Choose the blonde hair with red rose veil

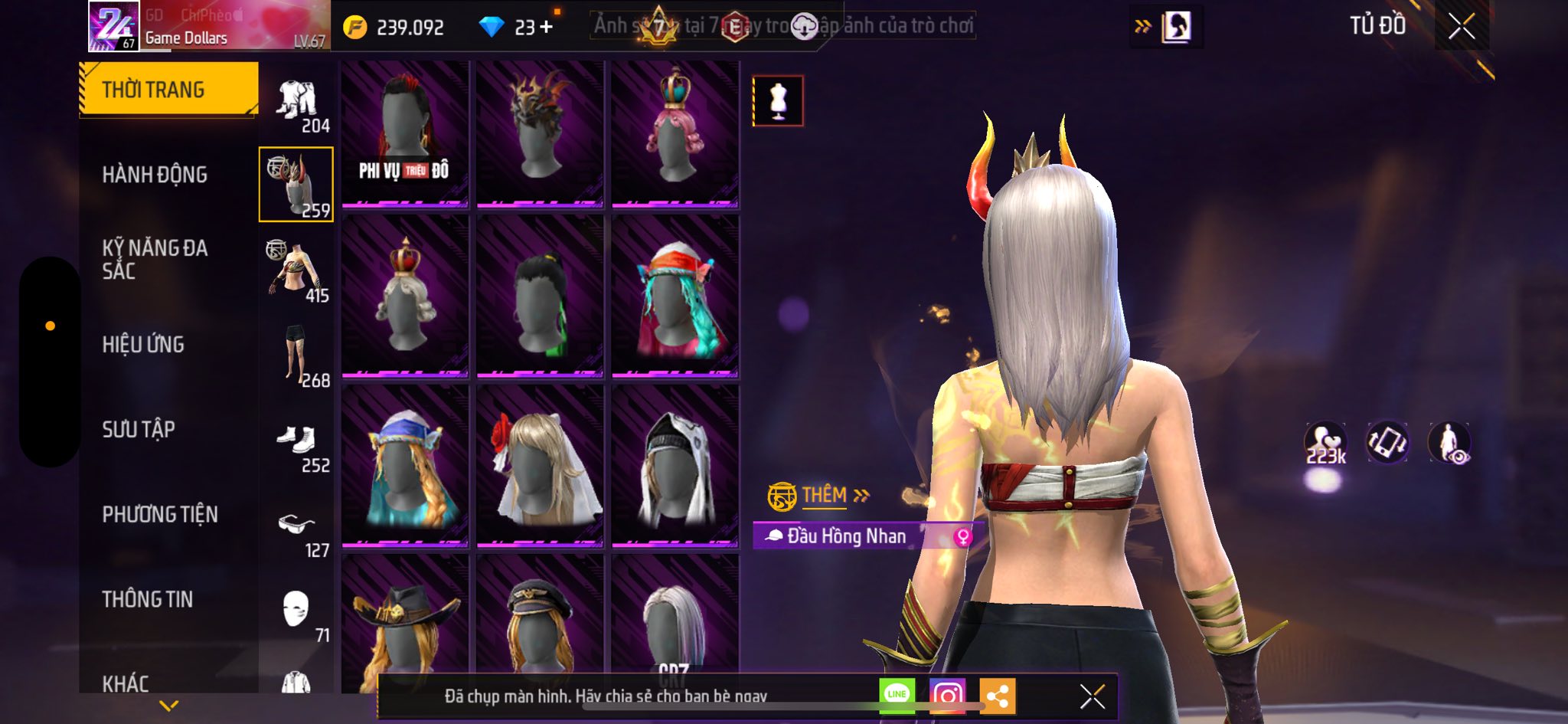[540, 466]
